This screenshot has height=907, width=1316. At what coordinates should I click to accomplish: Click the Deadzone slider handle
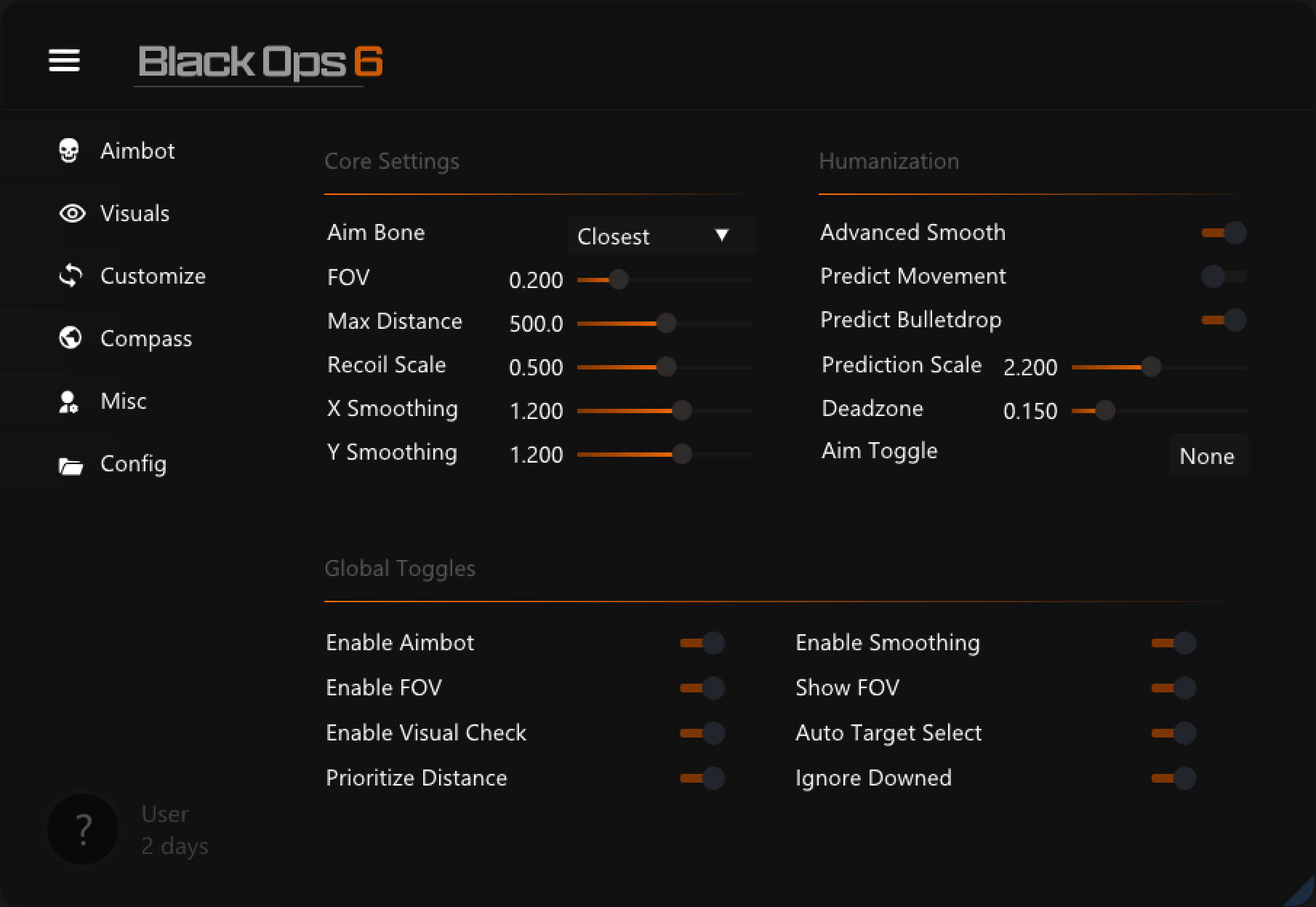(x=1105, y=410)
